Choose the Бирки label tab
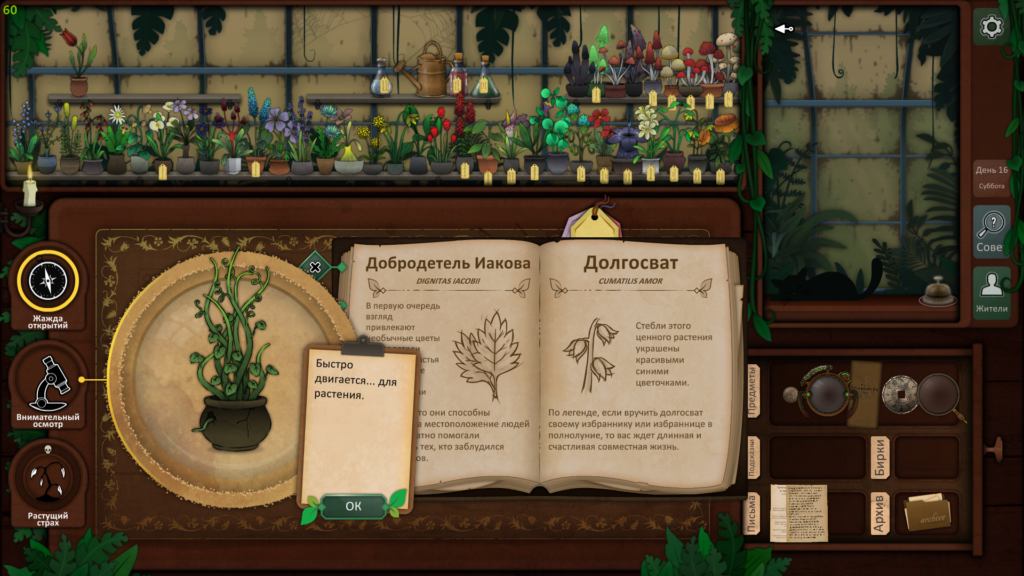The height and width of the screenshot is (576, 1024). point(880,457)
